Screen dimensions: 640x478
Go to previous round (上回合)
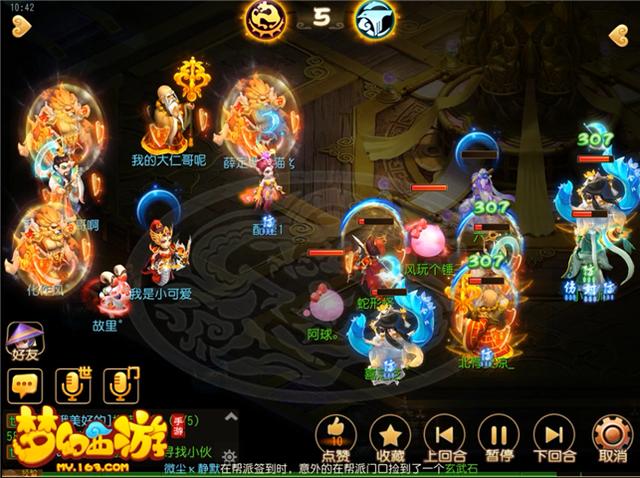pyautogui.click(x=444, y=435)
